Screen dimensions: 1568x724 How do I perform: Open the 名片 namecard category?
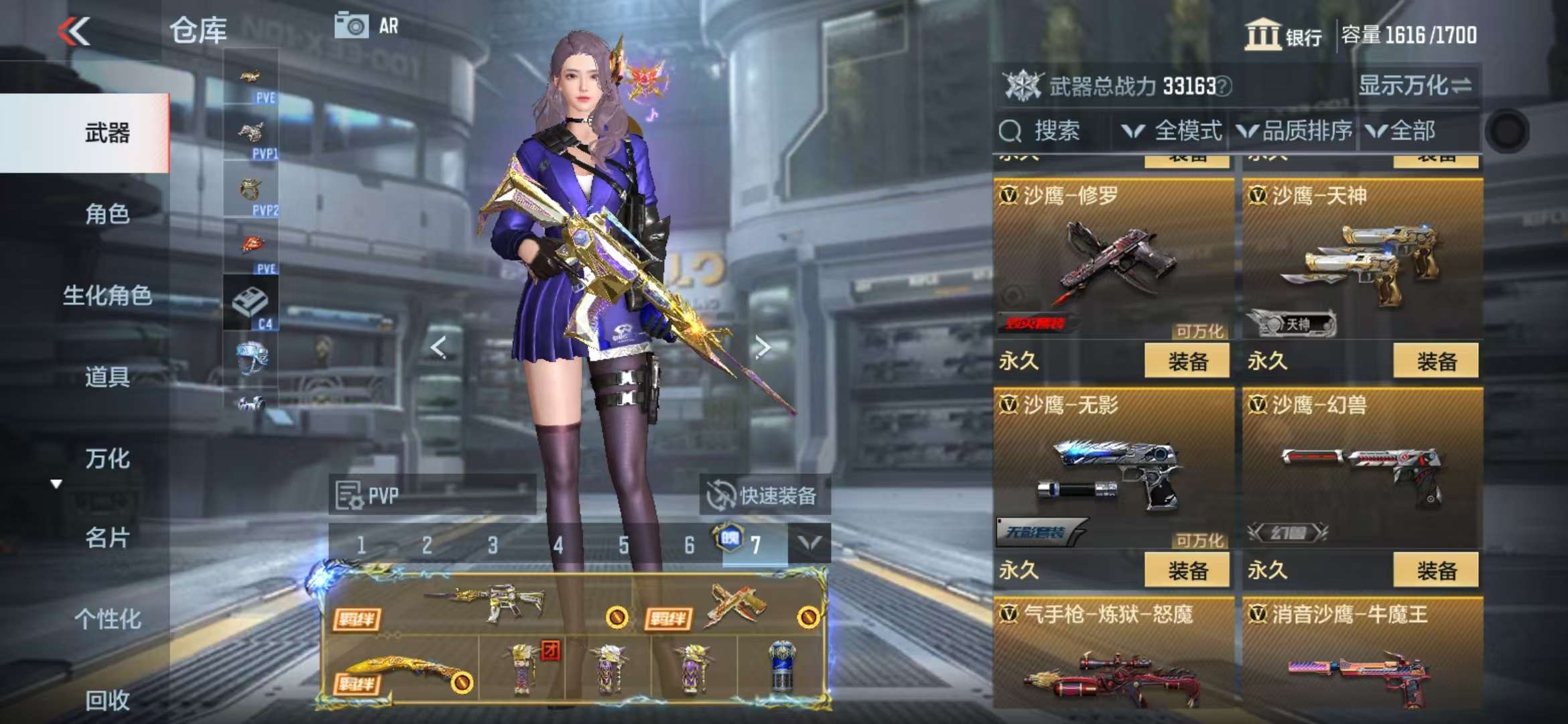point(107,538)
